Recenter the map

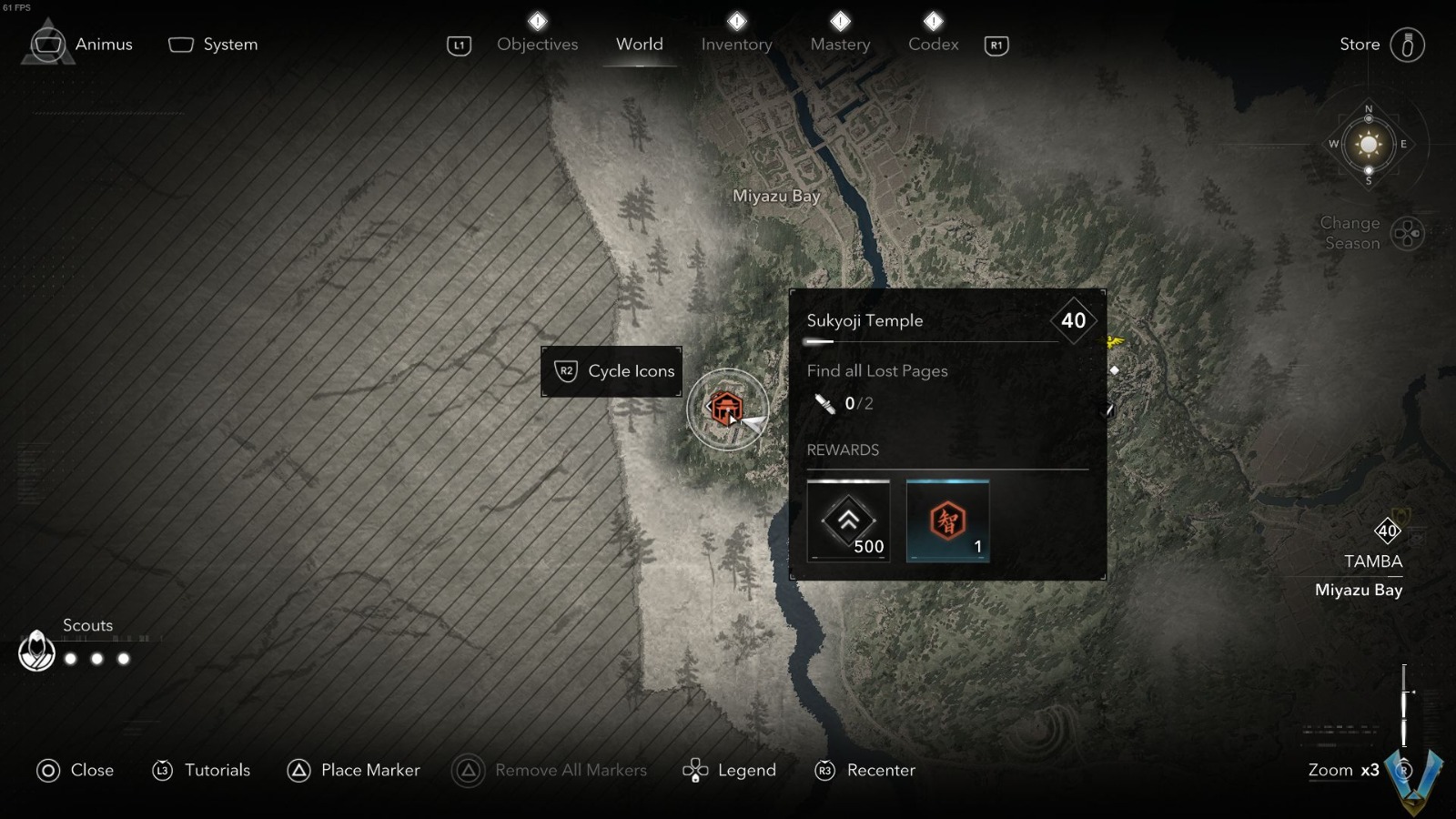(864, 770)
